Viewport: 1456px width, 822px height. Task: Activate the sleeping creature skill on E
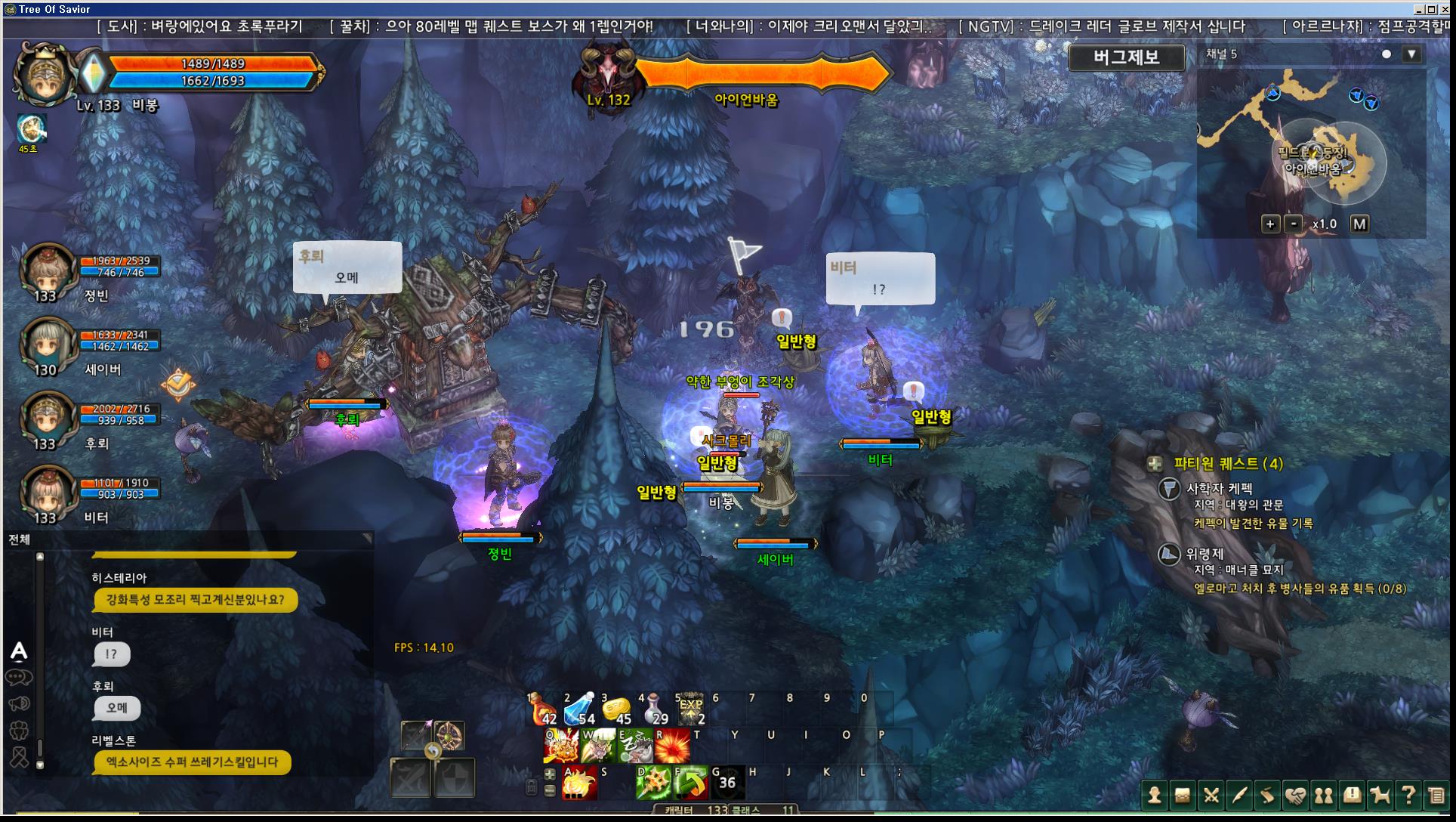pos(635,747)
